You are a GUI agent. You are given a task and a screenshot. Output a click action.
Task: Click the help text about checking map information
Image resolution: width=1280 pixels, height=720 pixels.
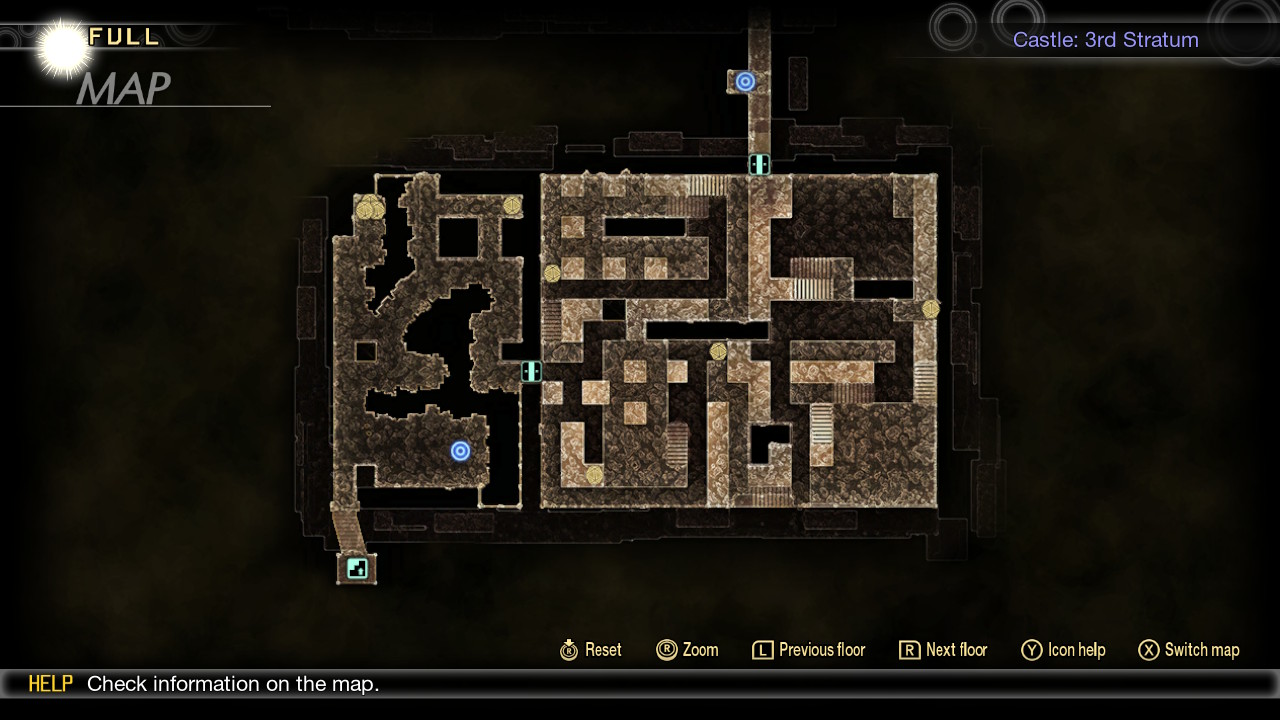(234, 684)
